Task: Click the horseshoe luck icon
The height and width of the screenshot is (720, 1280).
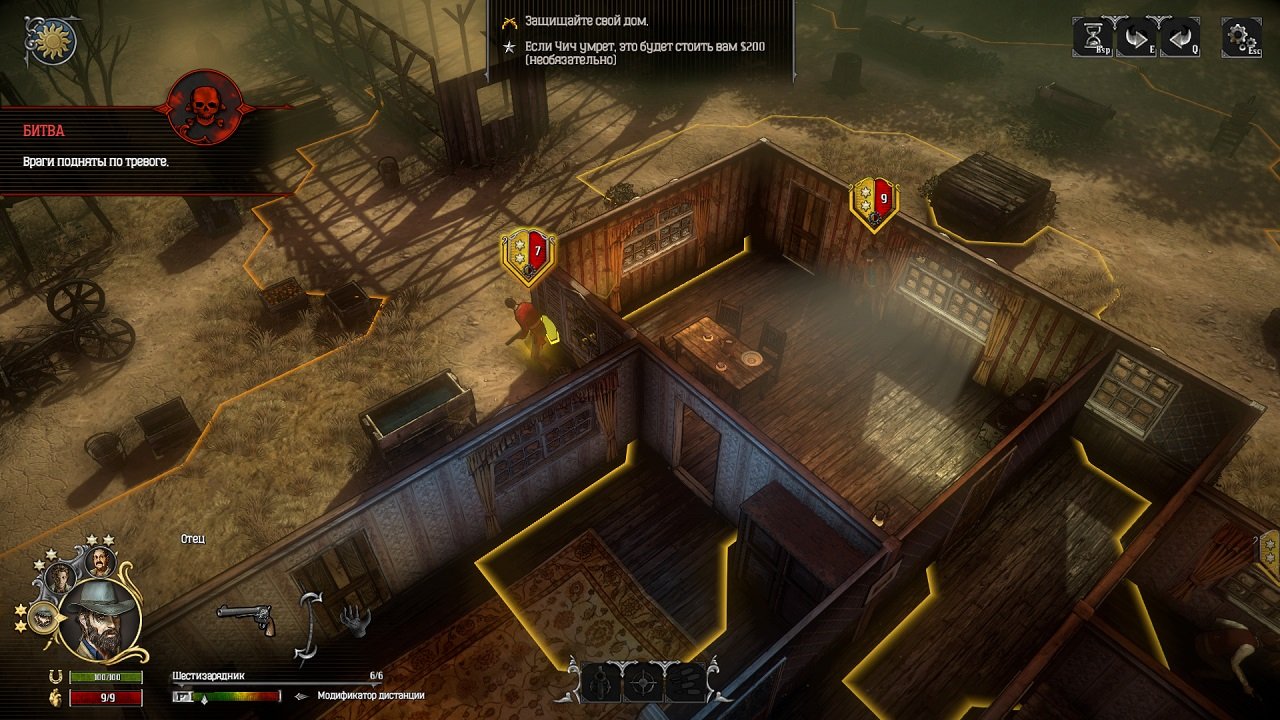Action: pos(57,676)
